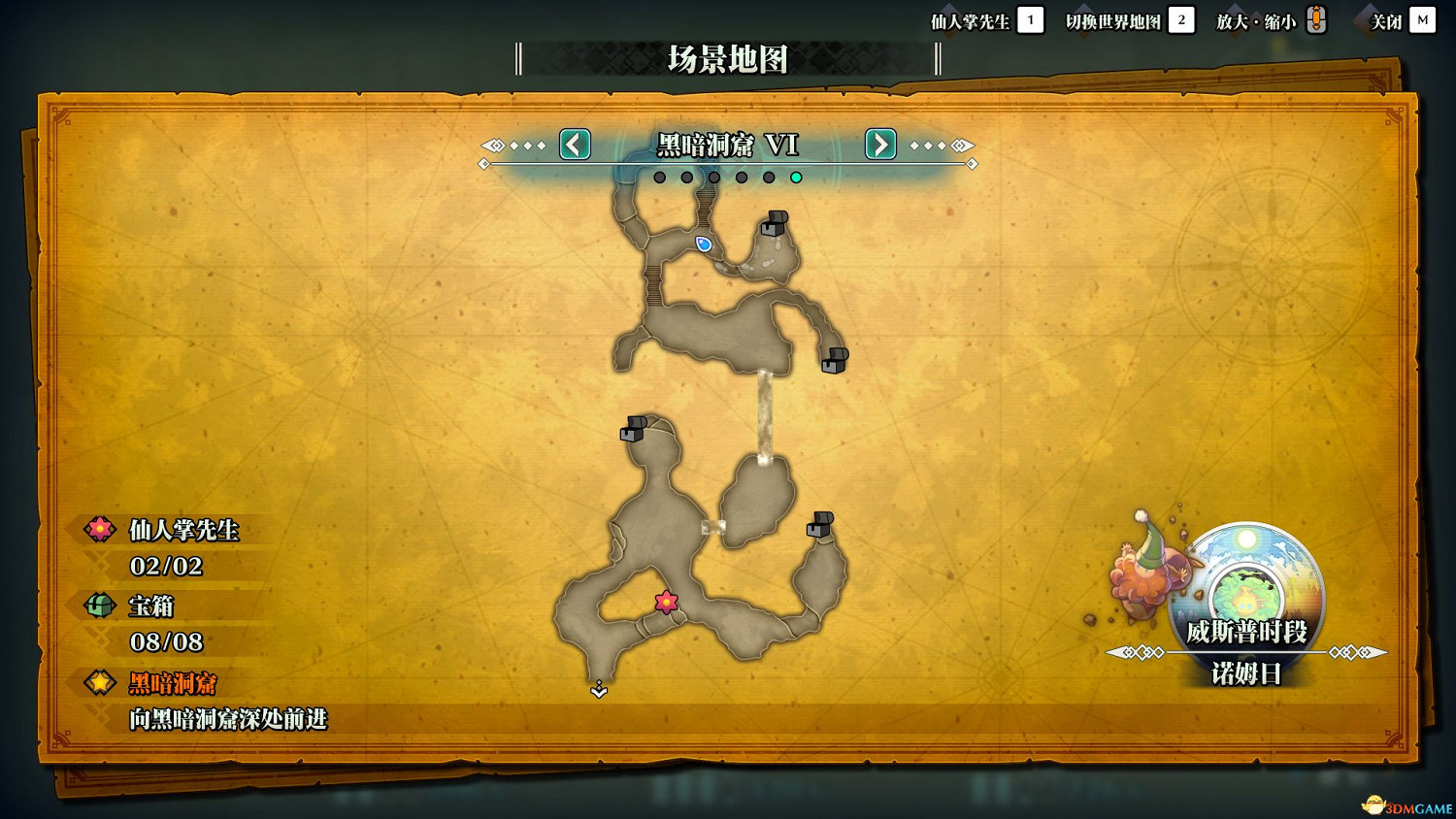Click the star icon next to 黑暗洞窟 quest
This screenshot has width=1456, height=819.
[100, 683]
